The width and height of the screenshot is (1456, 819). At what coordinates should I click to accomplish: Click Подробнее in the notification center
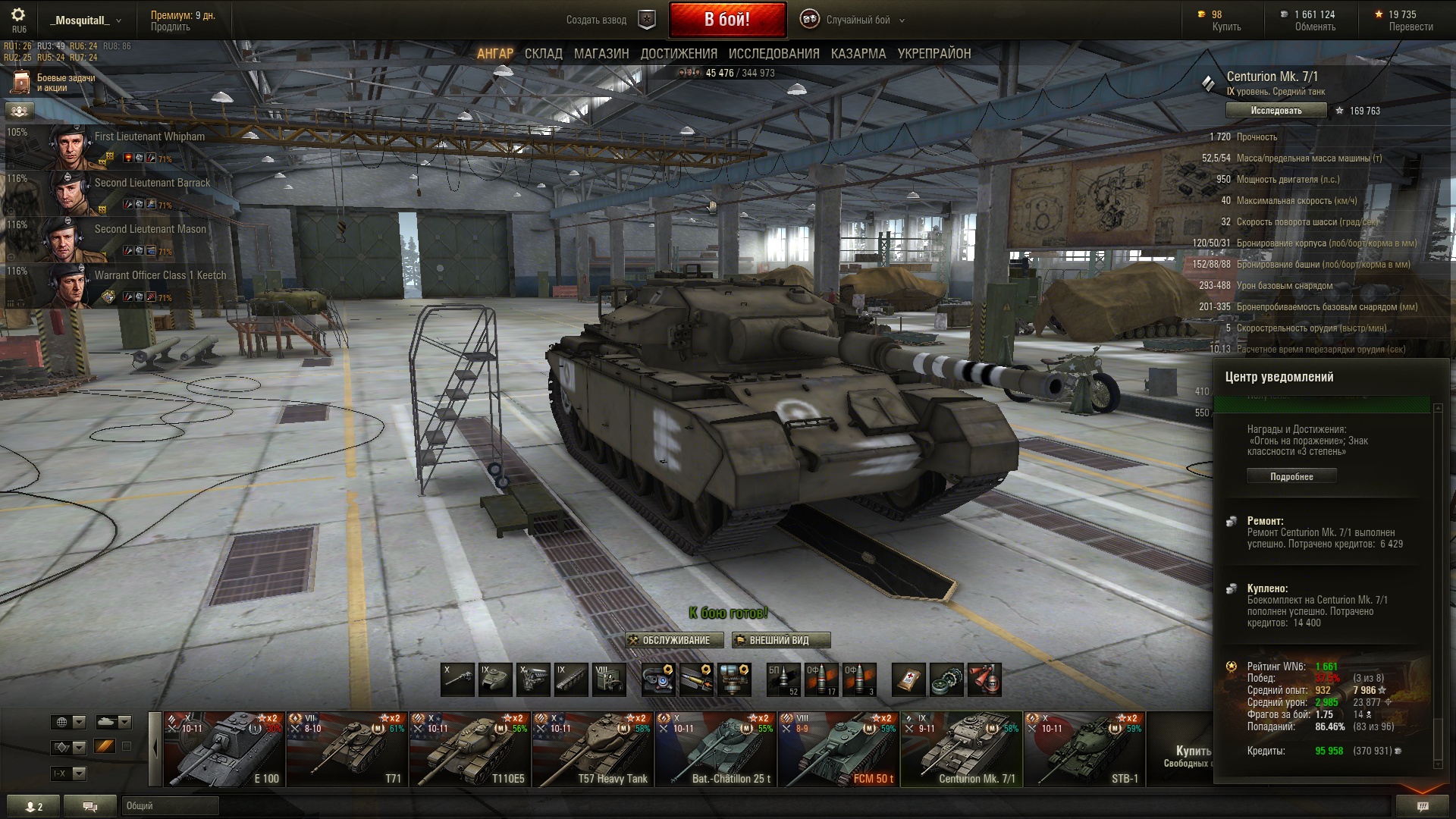[x=1291, y=476]
